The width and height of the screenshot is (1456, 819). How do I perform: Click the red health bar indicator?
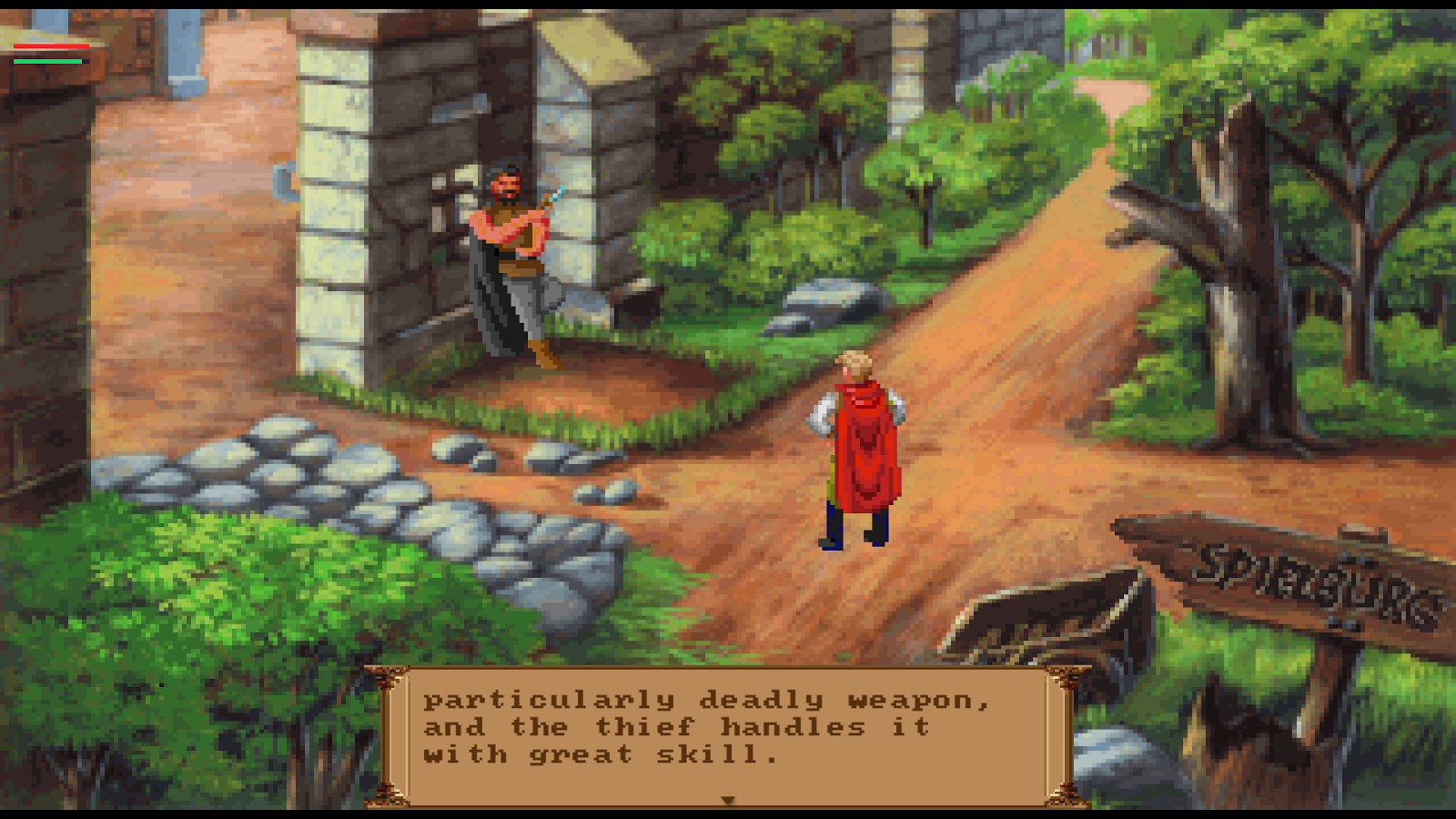pyautogui.click(x=50, y=45)
